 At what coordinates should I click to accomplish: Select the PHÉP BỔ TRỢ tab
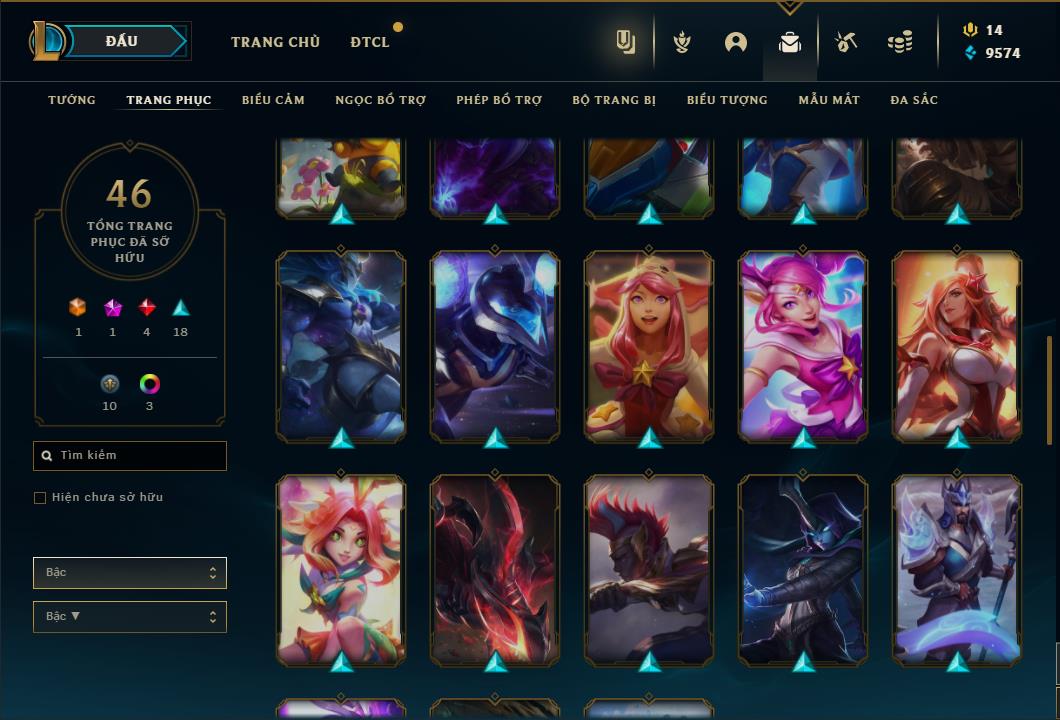(499, 100)
